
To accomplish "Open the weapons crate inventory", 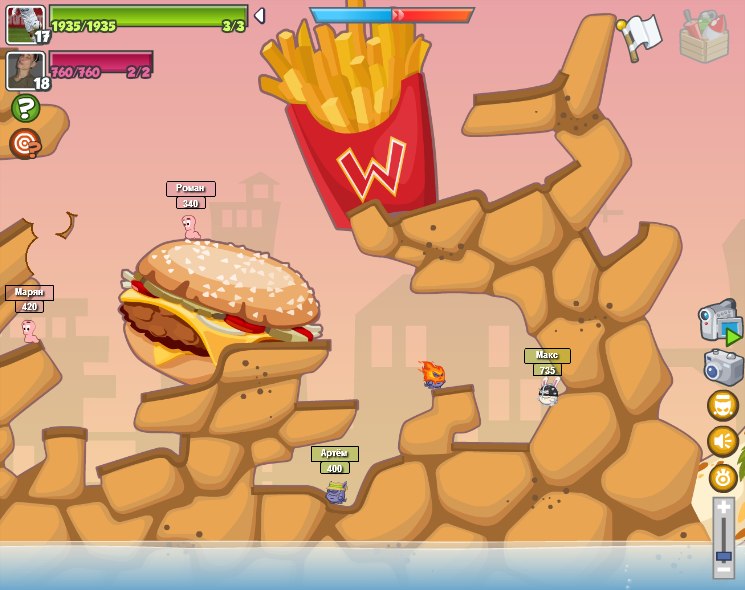I will coord(703,37).
